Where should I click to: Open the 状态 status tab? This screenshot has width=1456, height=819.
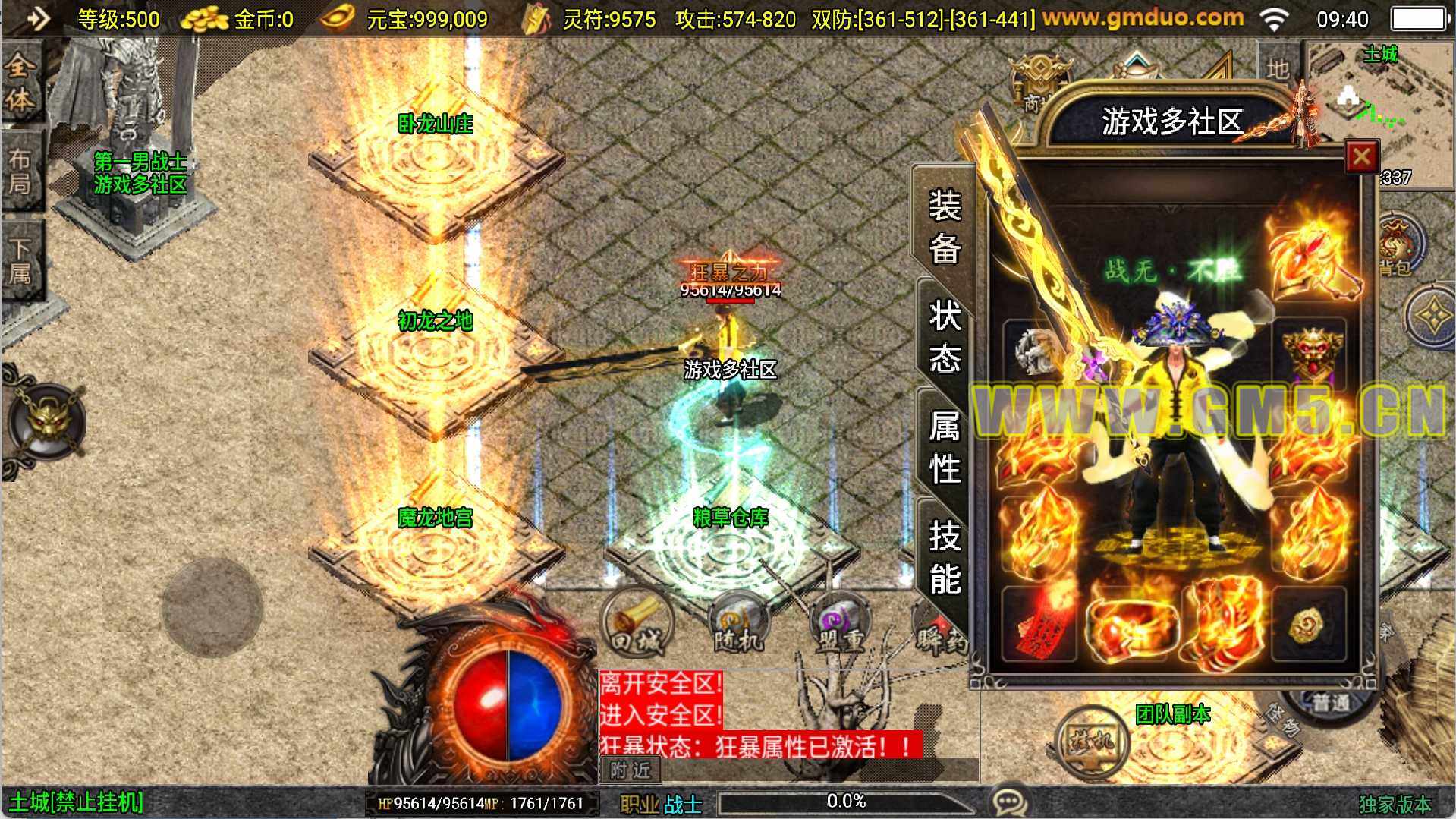(x=945, y=336)
